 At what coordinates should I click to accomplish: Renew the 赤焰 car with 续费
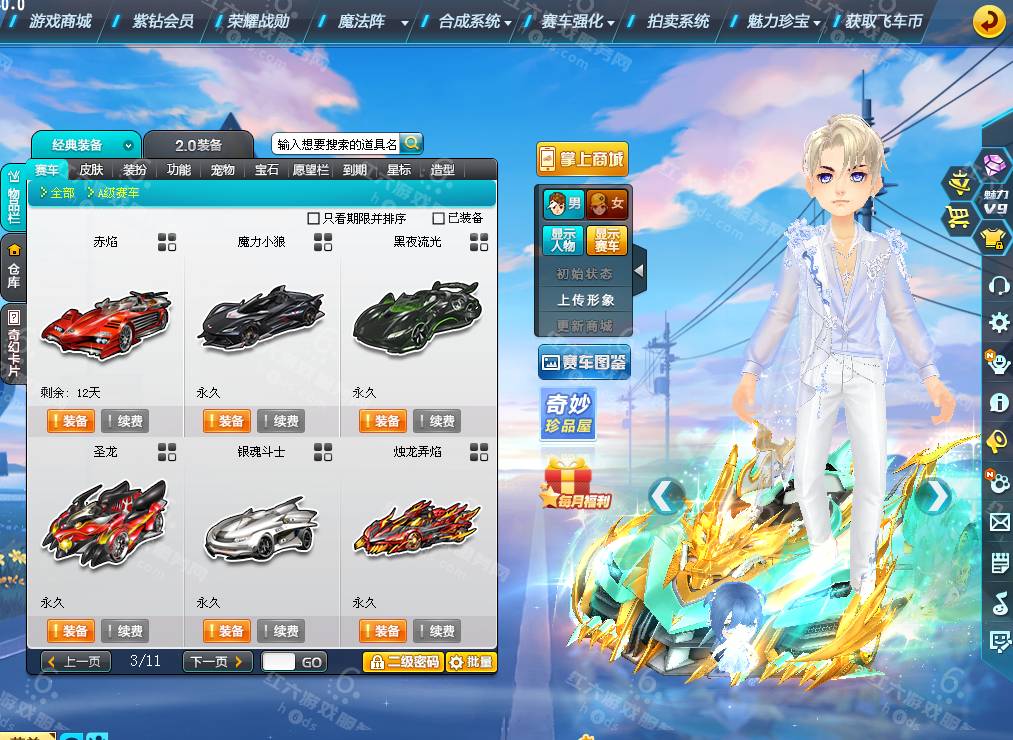tap(124, 421)
